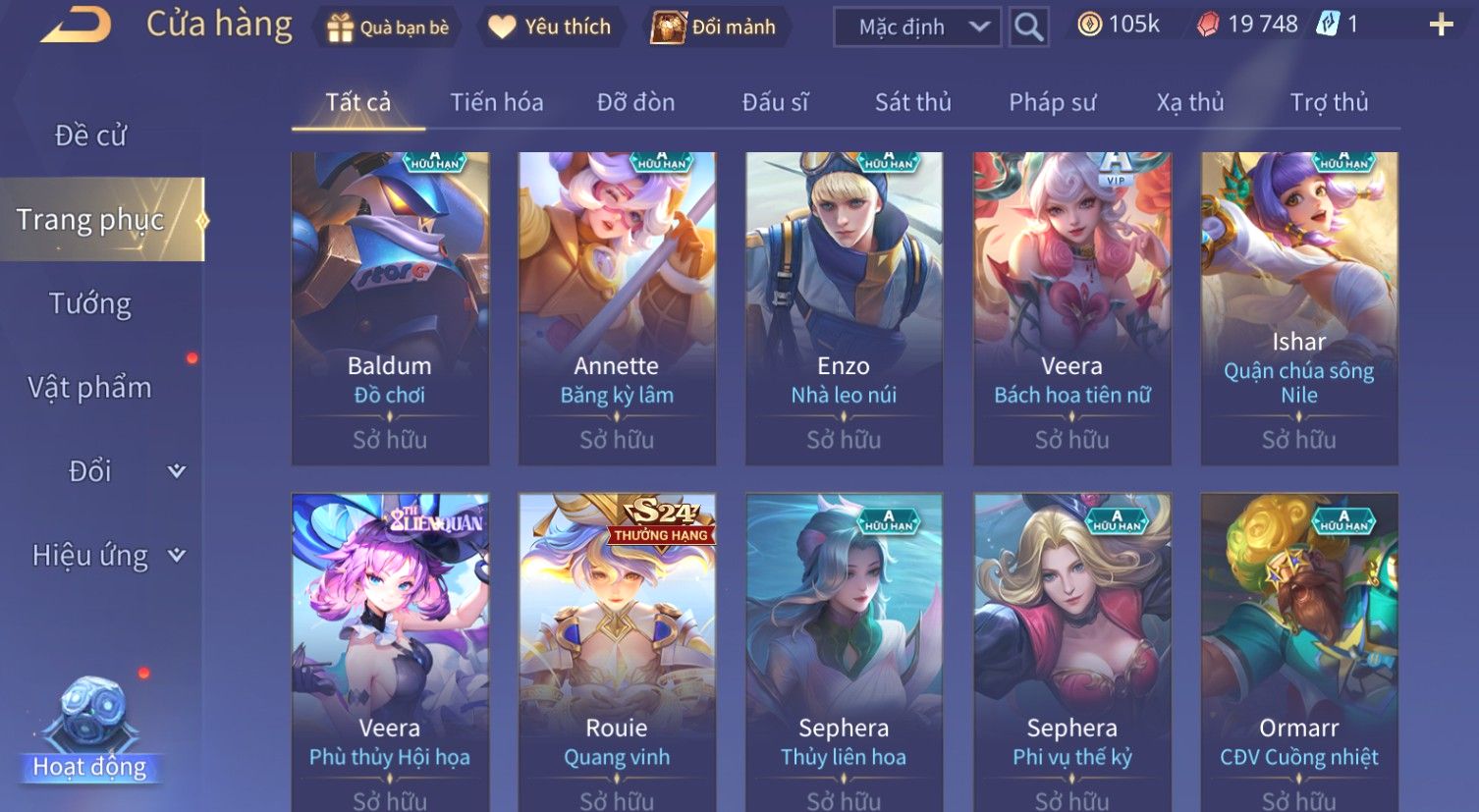Open the Đề cử menu entry
1479x812 pixels.
90,135
